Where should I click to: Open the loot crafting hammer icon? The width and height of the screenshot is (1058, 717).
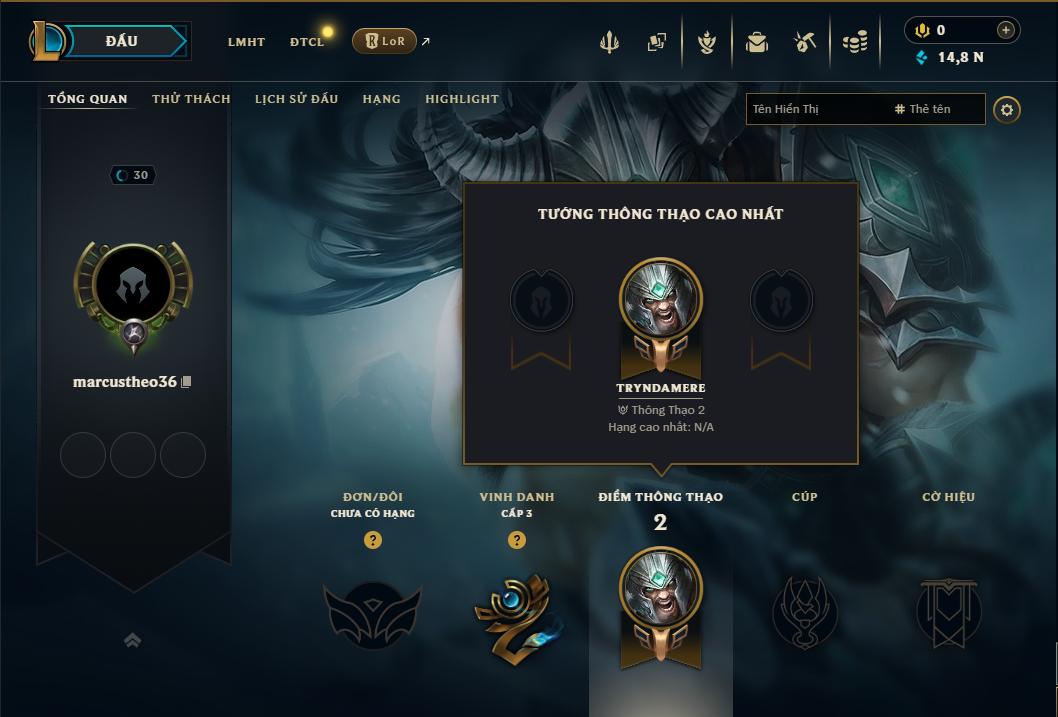pos(805,42)
